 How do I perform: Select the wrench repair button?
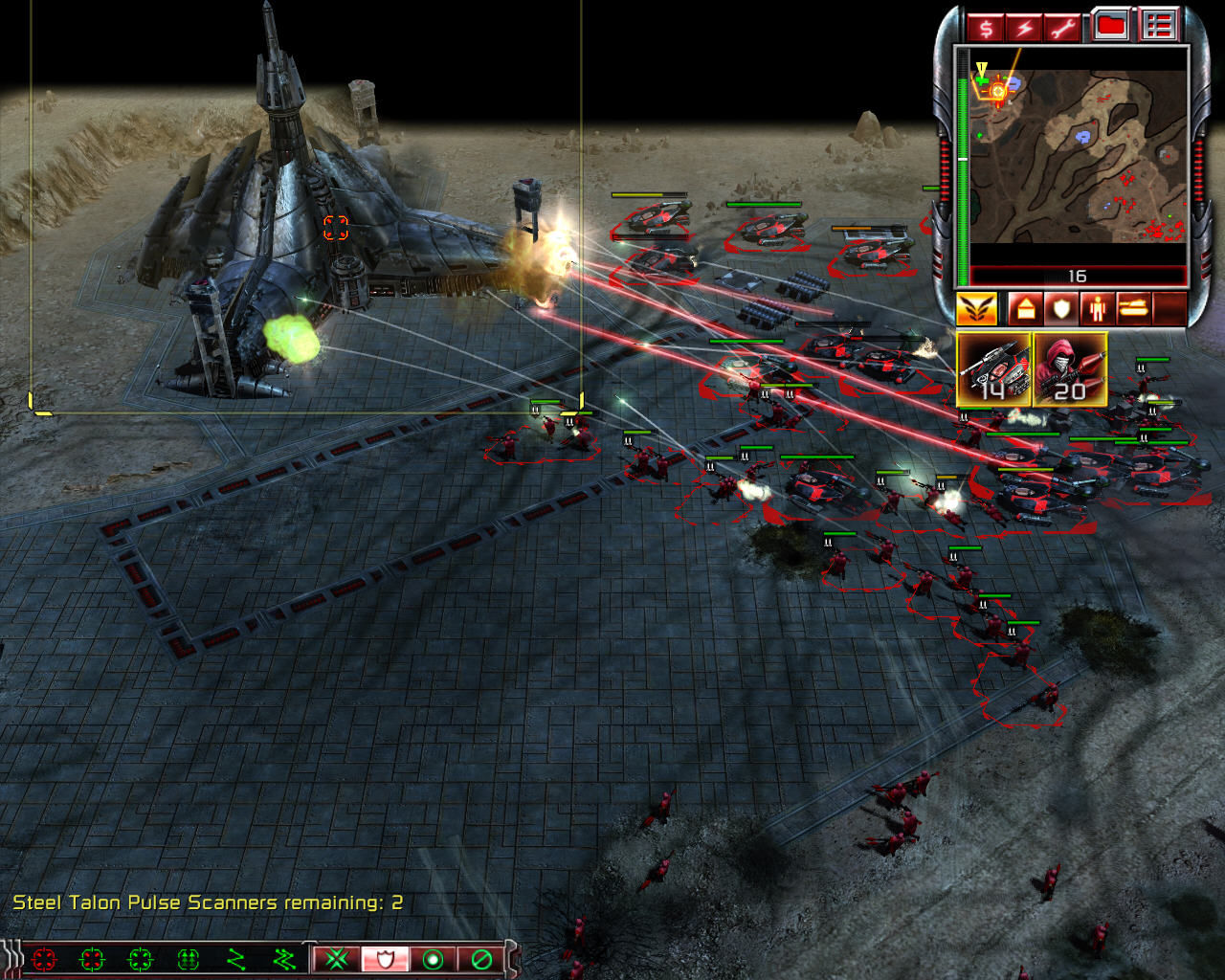click(1062, 27)
